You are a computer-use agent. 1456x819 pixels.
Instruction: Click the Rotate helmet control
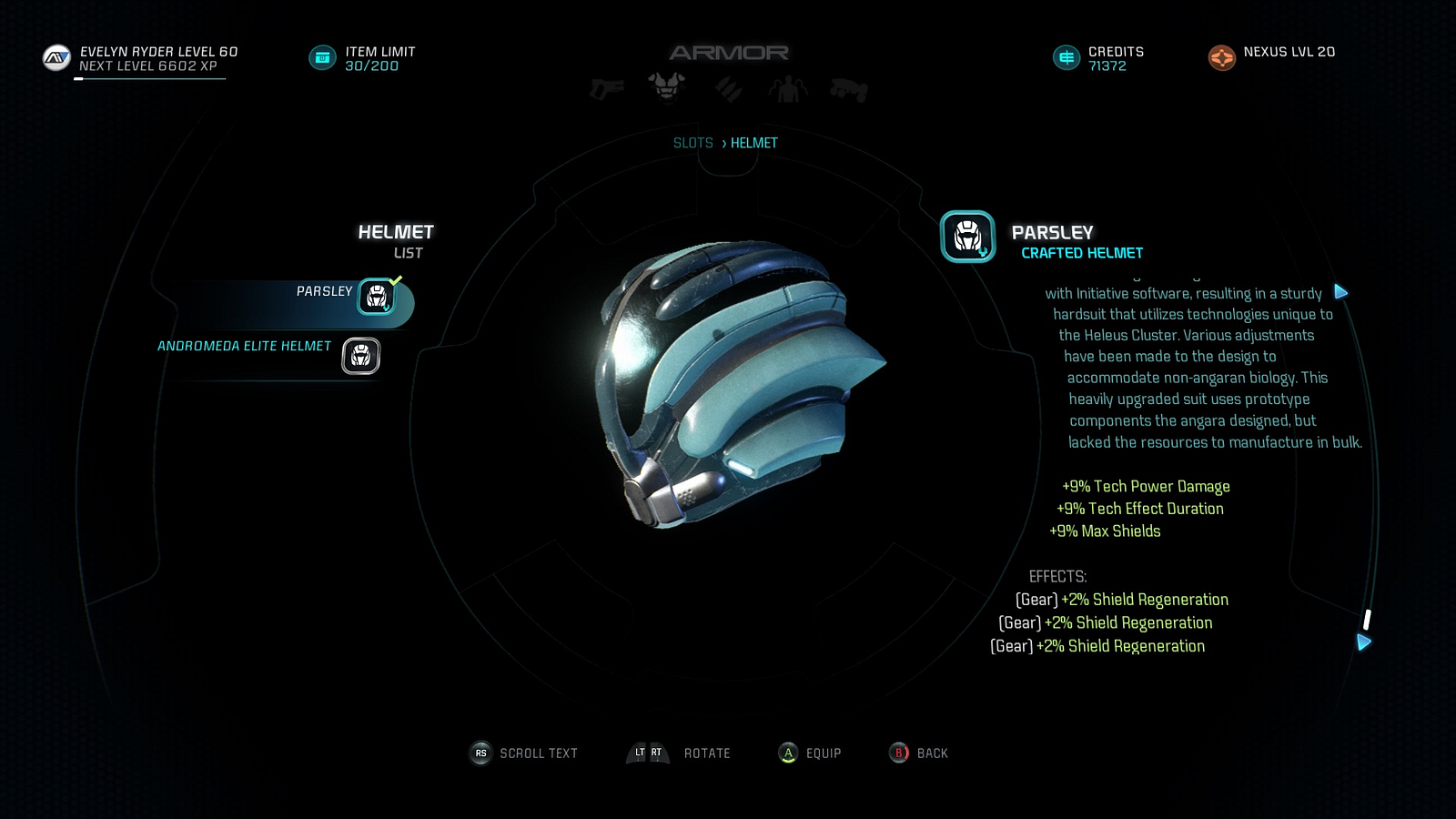(x=679, y=753)
